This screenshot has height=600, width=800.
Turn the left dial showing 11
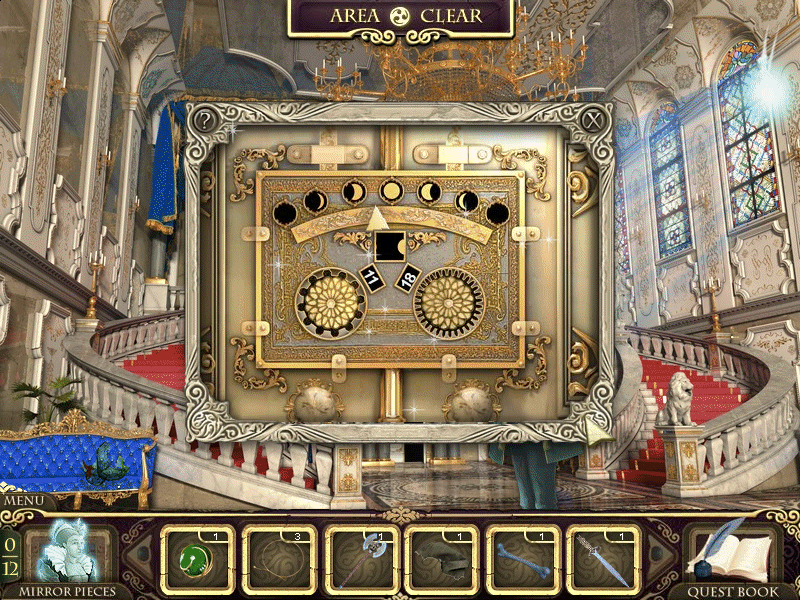[333, 303]
